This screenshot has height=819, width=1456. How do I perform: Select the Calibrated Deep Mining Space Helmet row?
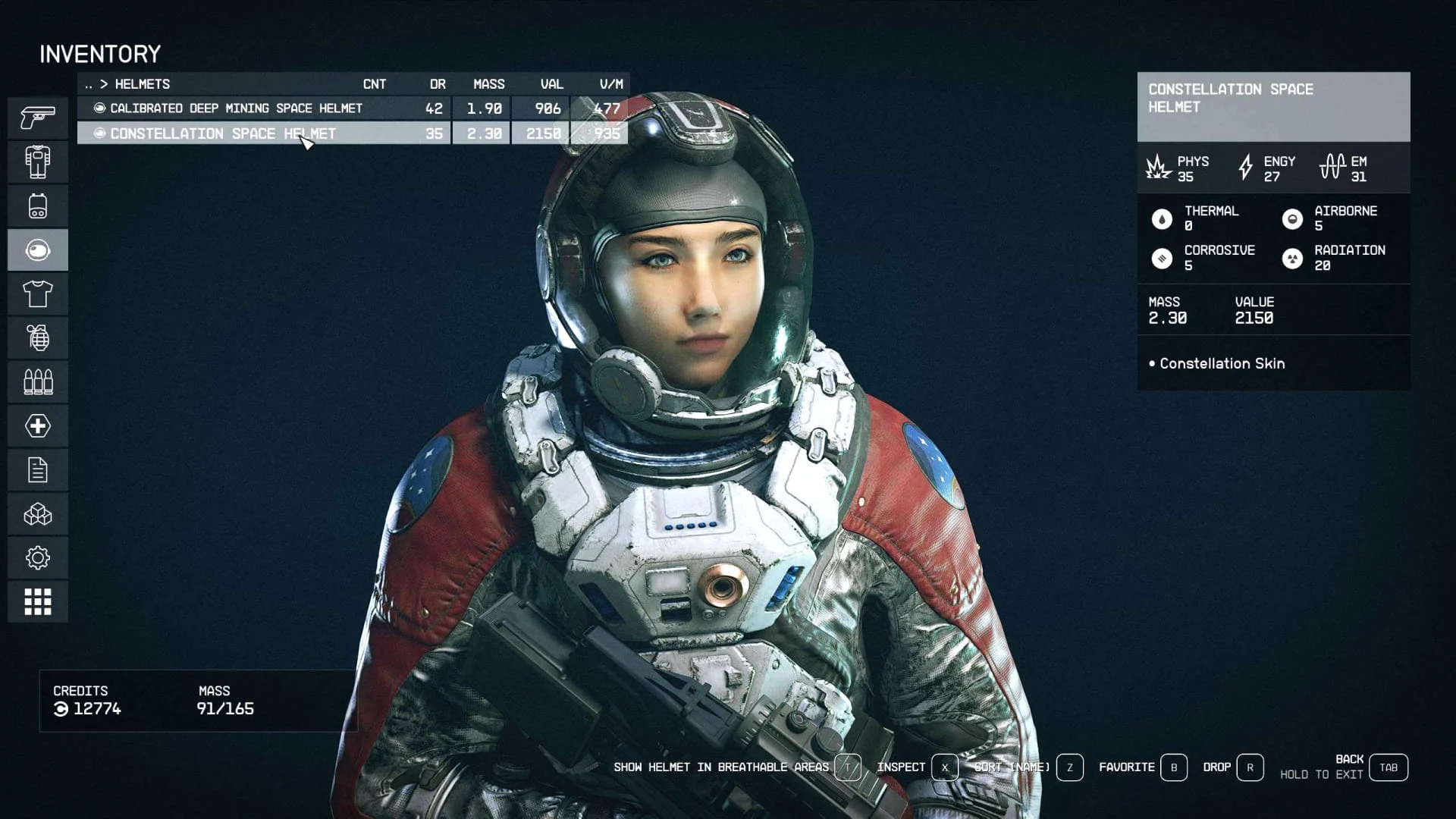click(236, 108)
